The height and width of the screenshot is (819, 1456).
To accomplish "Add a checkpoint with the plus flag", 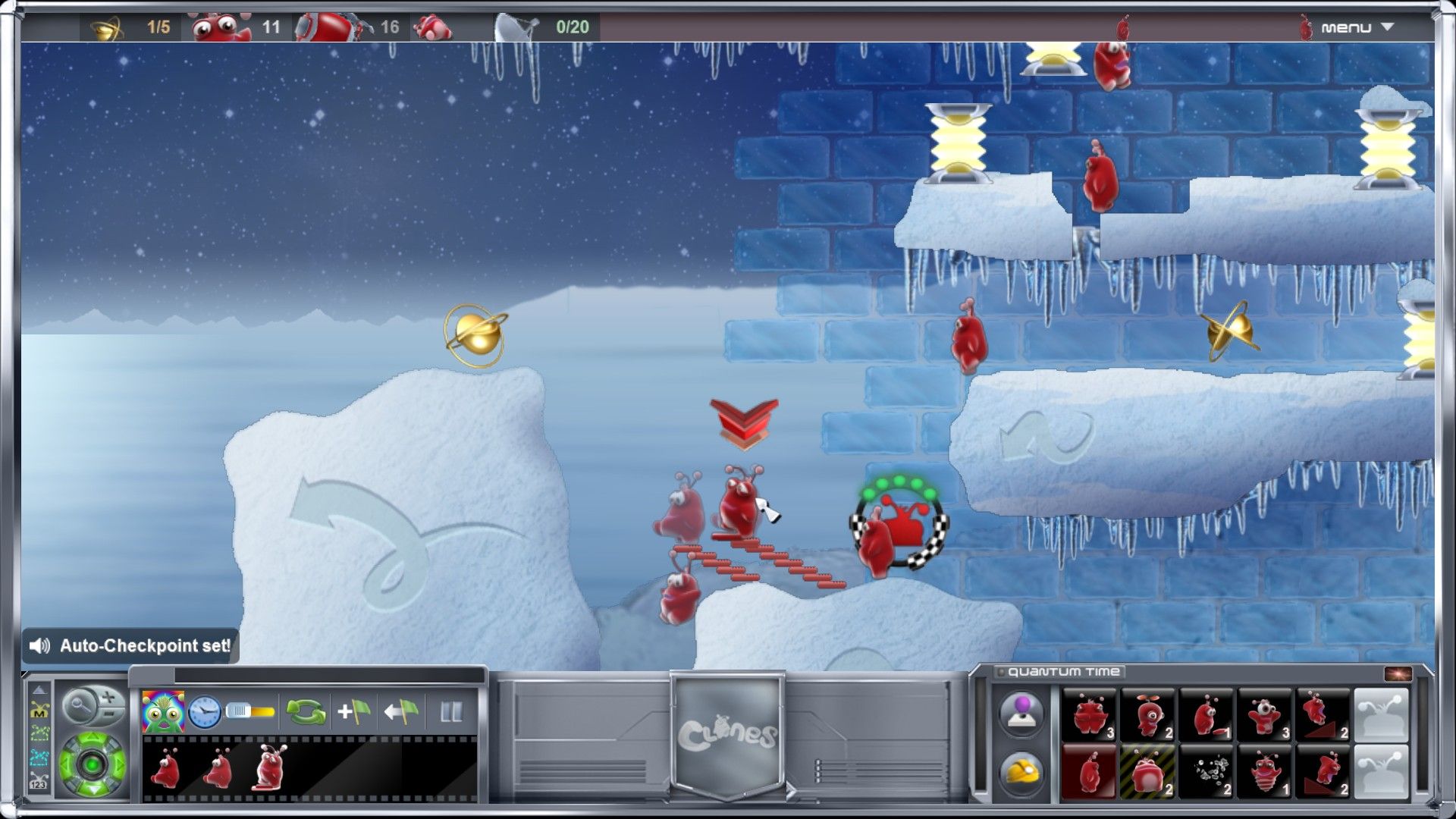I will click(353, 711).
